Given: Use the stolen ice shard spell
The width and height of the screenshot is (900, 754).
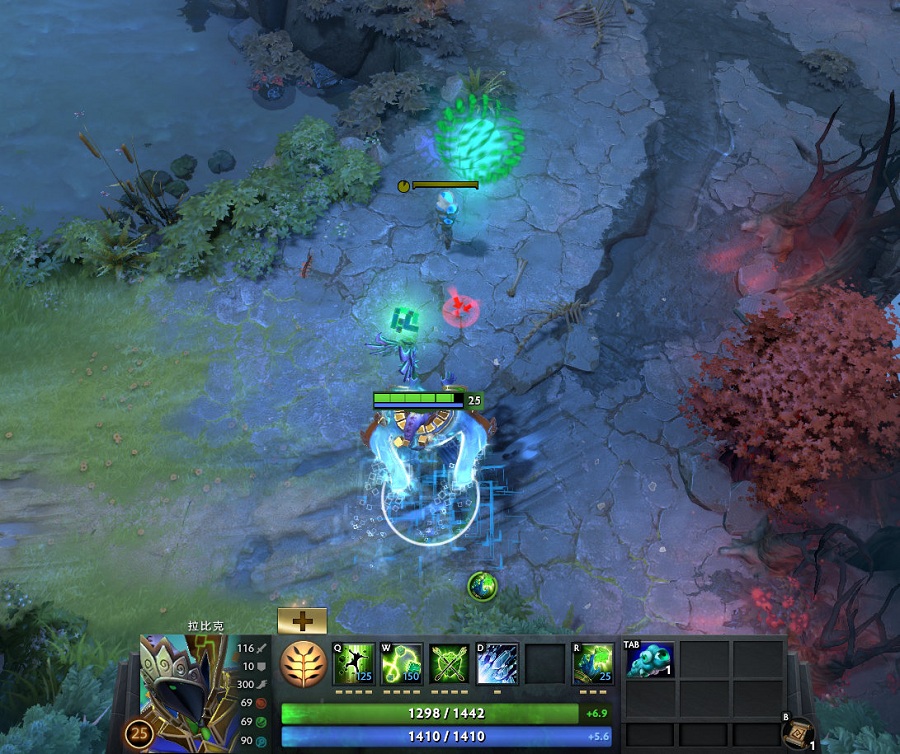Looking at the screenshot, I should click(497, 663).
